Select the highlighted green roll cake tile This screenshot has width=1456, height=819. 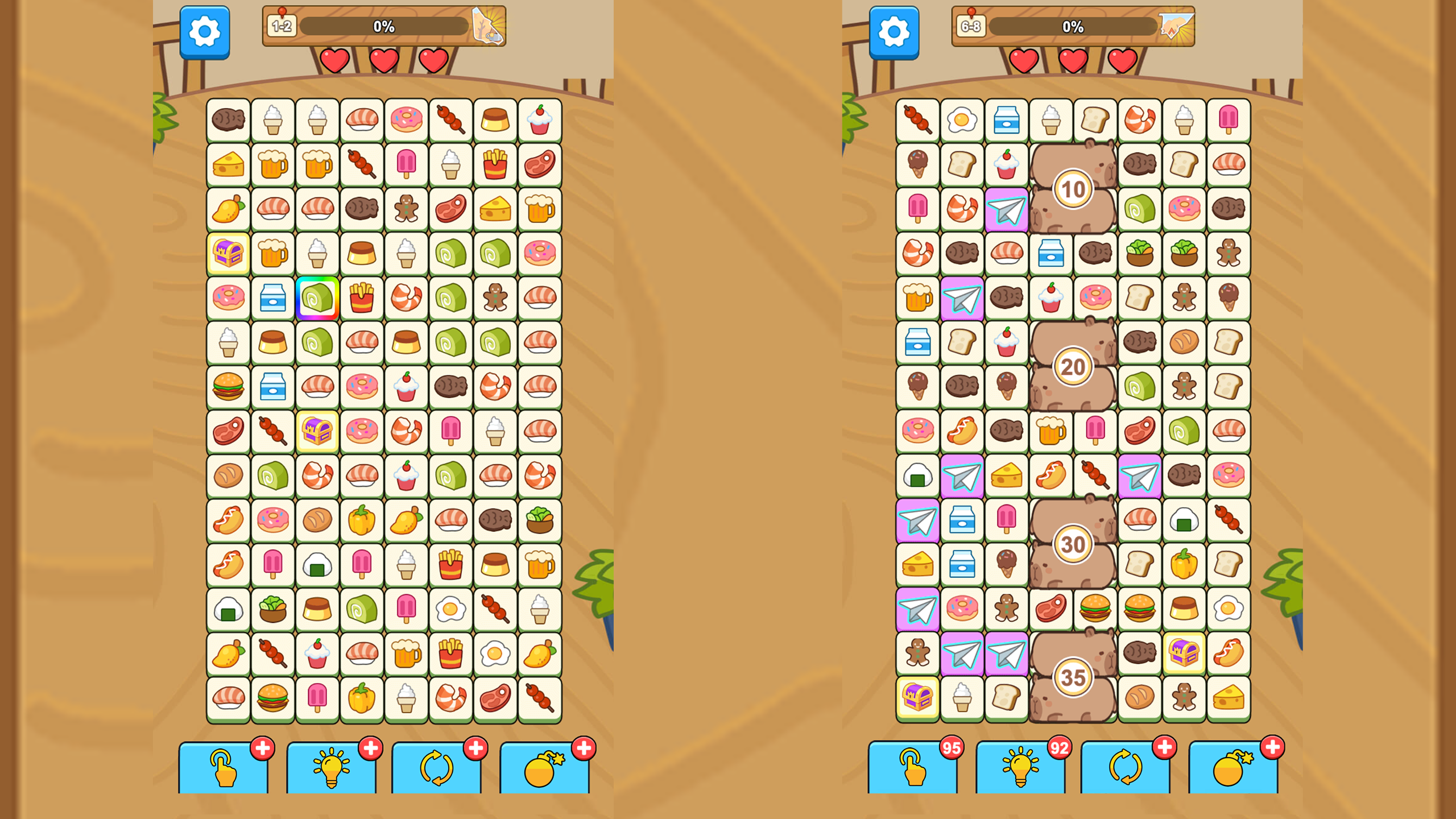click(x=317, y=298)
